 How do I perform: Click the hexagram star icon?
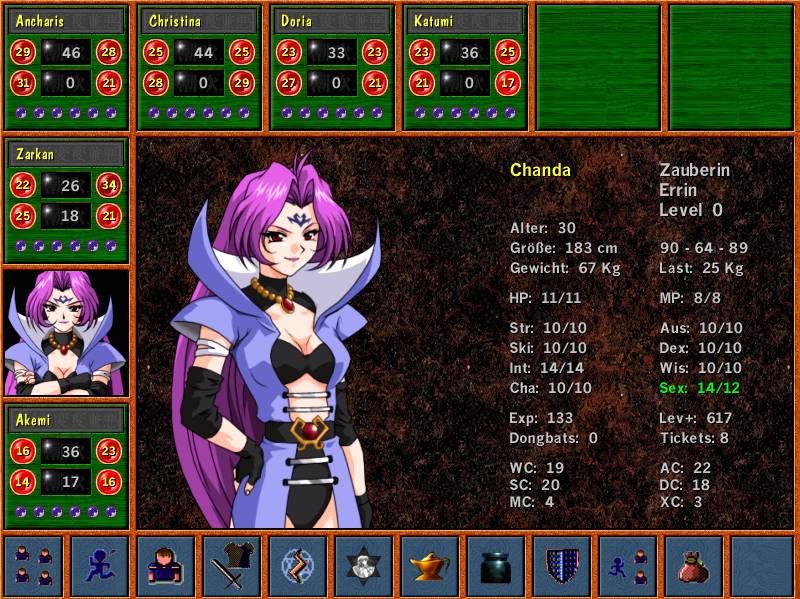coord(364,566)
